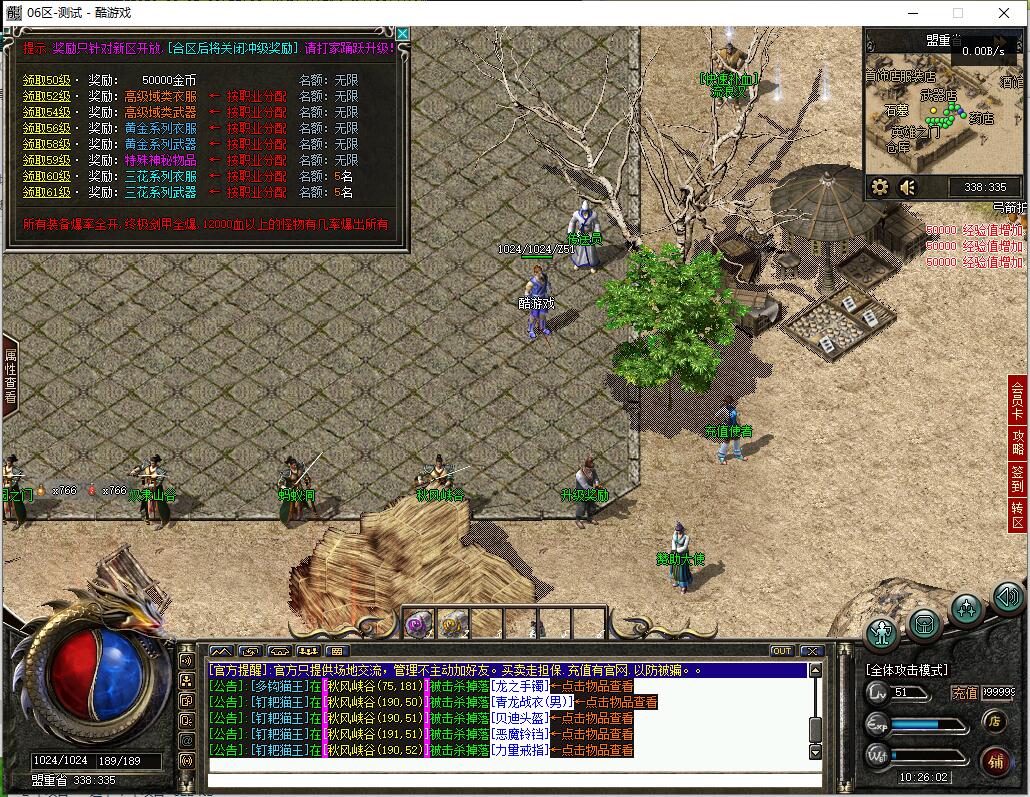The image size is (1030, 797).
Task: Claim the 领取56级 reward
Action: point(47,128)
